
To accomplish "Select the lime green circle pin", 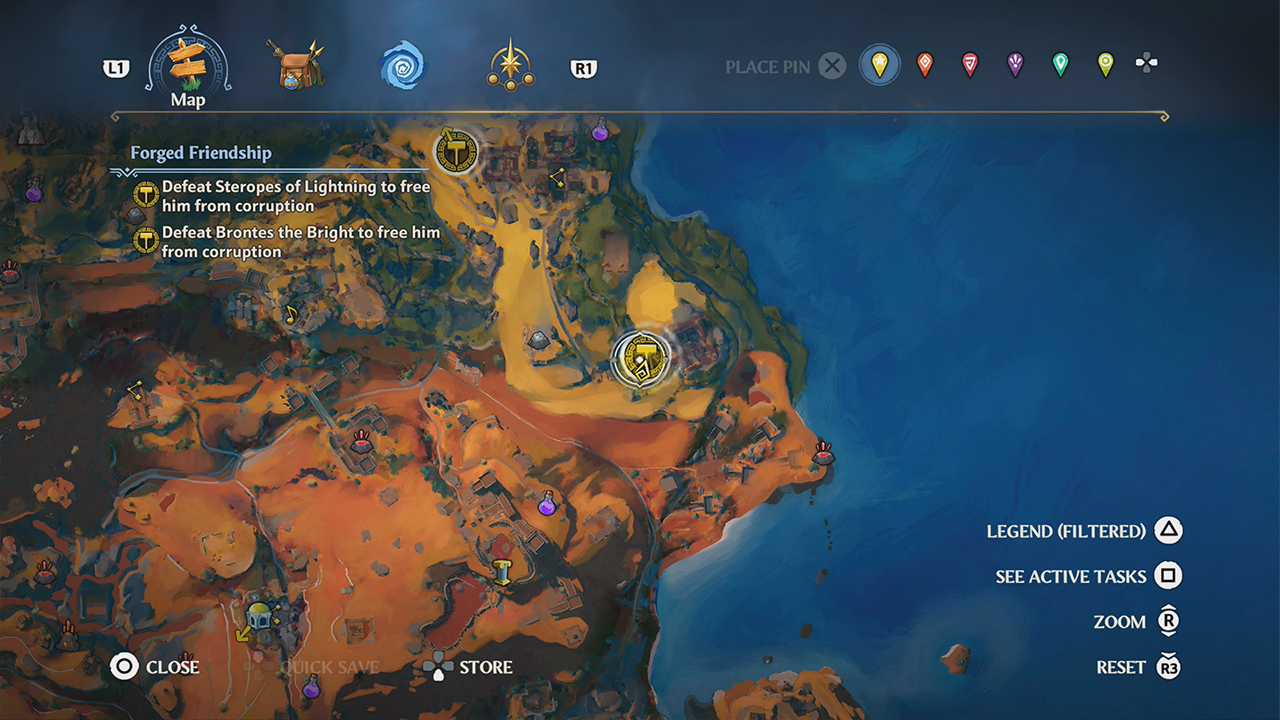I will (1105, 66).
